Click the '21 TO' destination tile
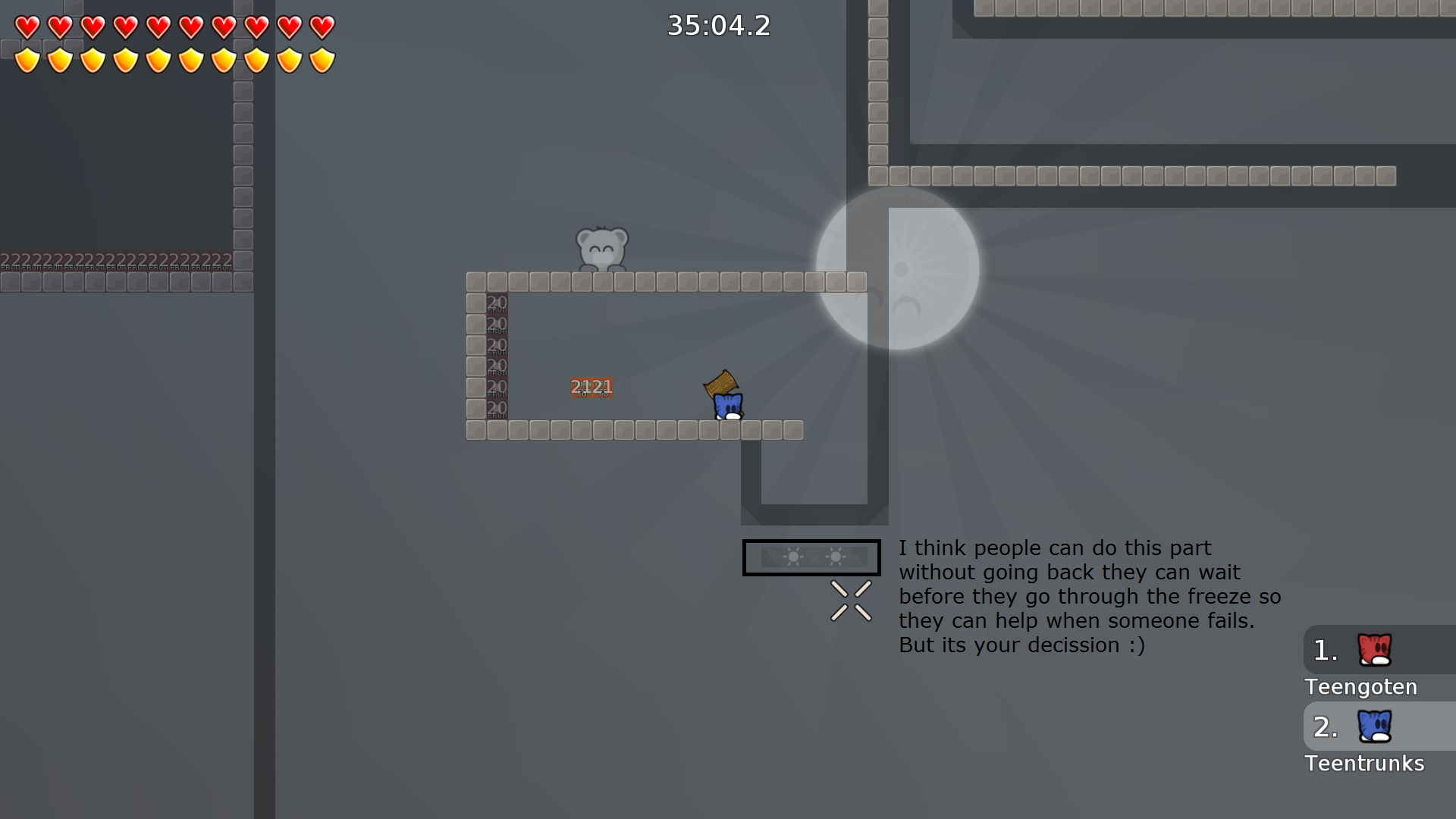Image resolution: width=1456 pixels, height=819 pixels. point(603,388)
